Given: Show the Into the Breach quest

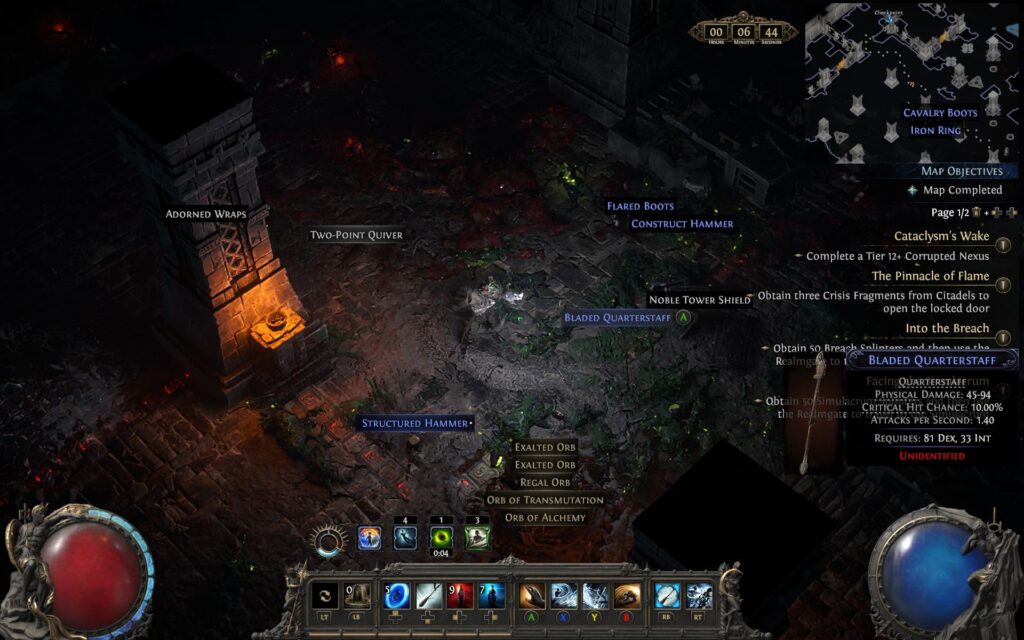Looking at the screenshot, I should (947, 328).
